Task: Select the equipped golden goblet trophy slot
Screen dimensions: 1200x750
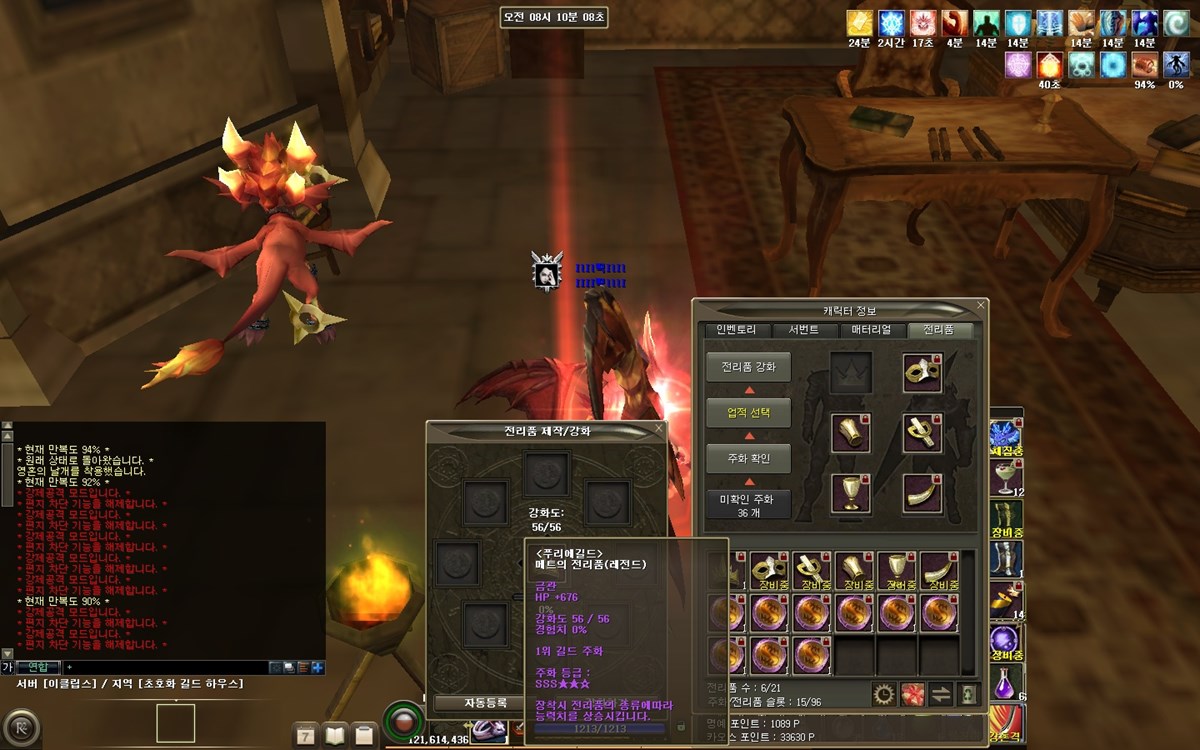Action: click(850, 492)
